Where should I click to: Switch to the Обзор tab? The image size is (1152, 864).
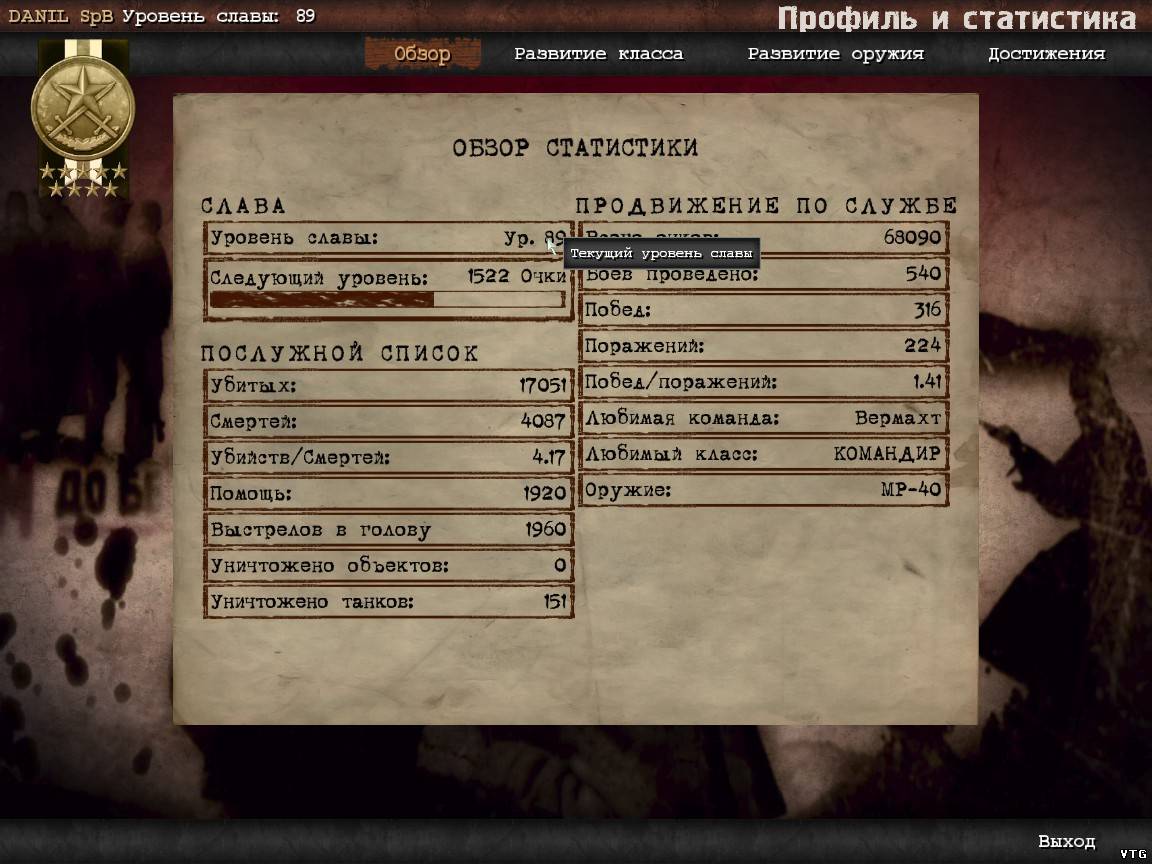422,54
